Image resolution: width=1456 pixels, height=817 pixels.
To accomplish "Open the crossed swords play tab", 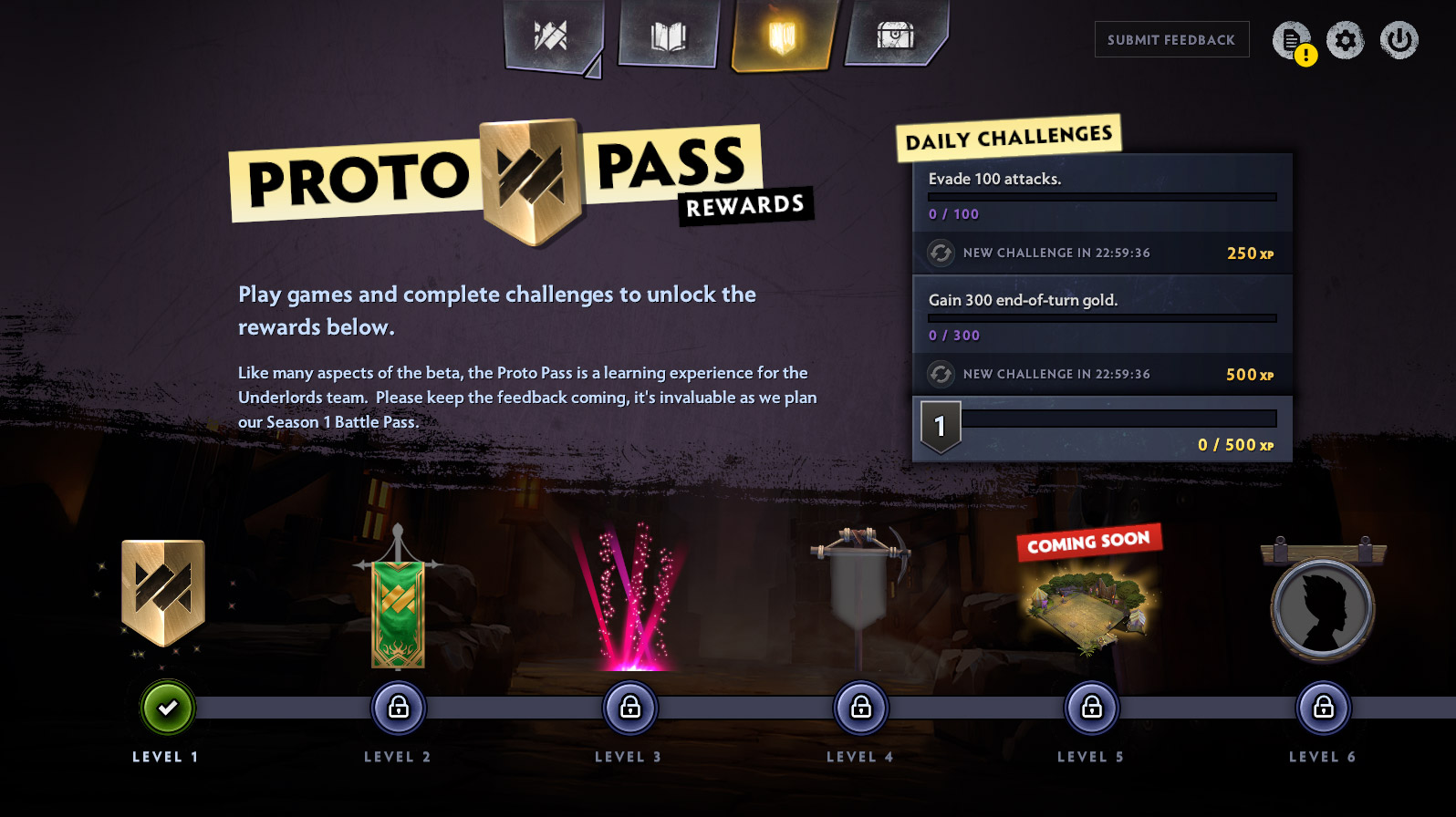I will (x=551, y=36).
